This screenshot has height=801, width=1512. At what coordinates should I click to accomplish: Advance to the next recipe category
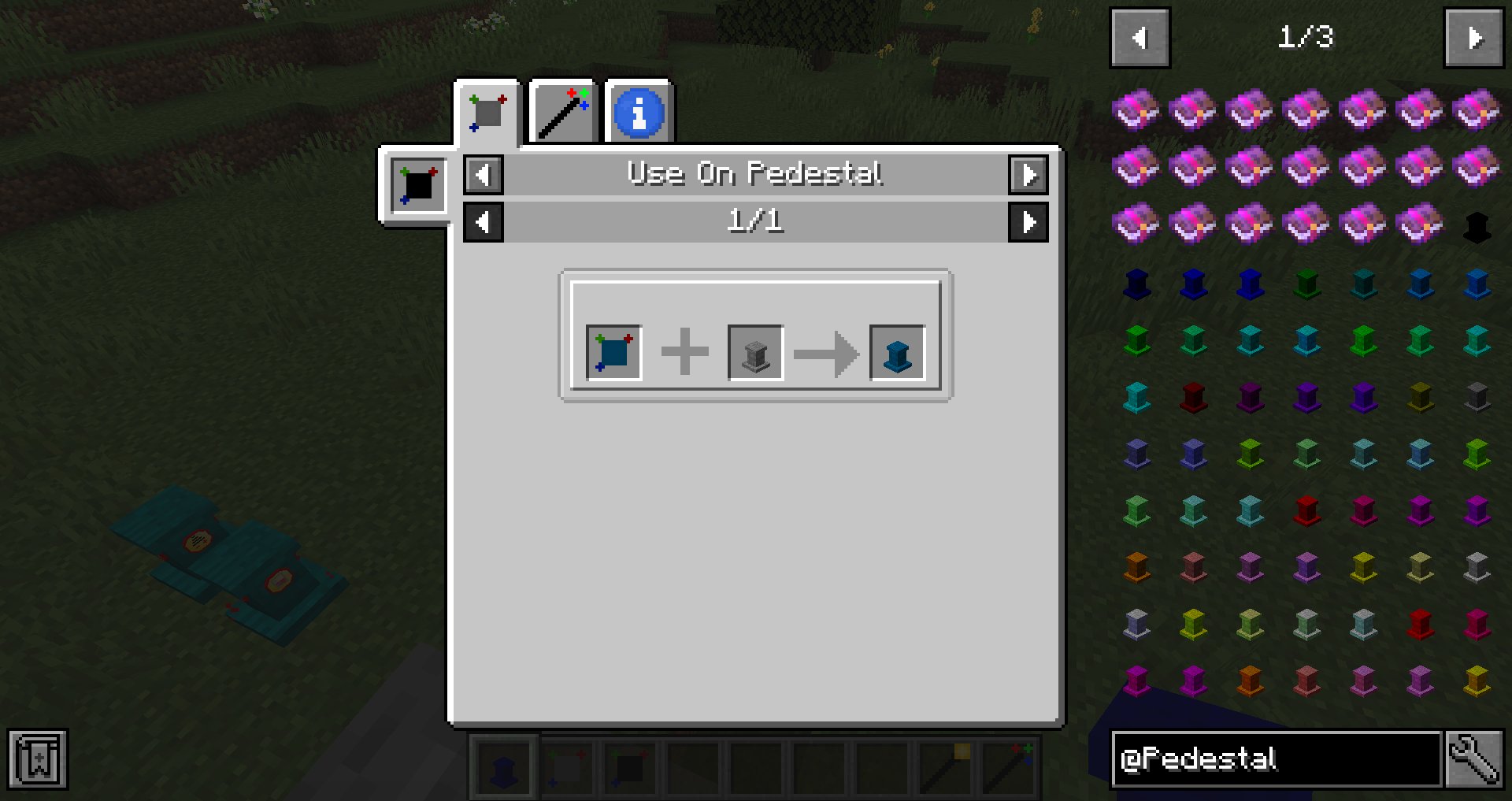(x=1029, y=174)
